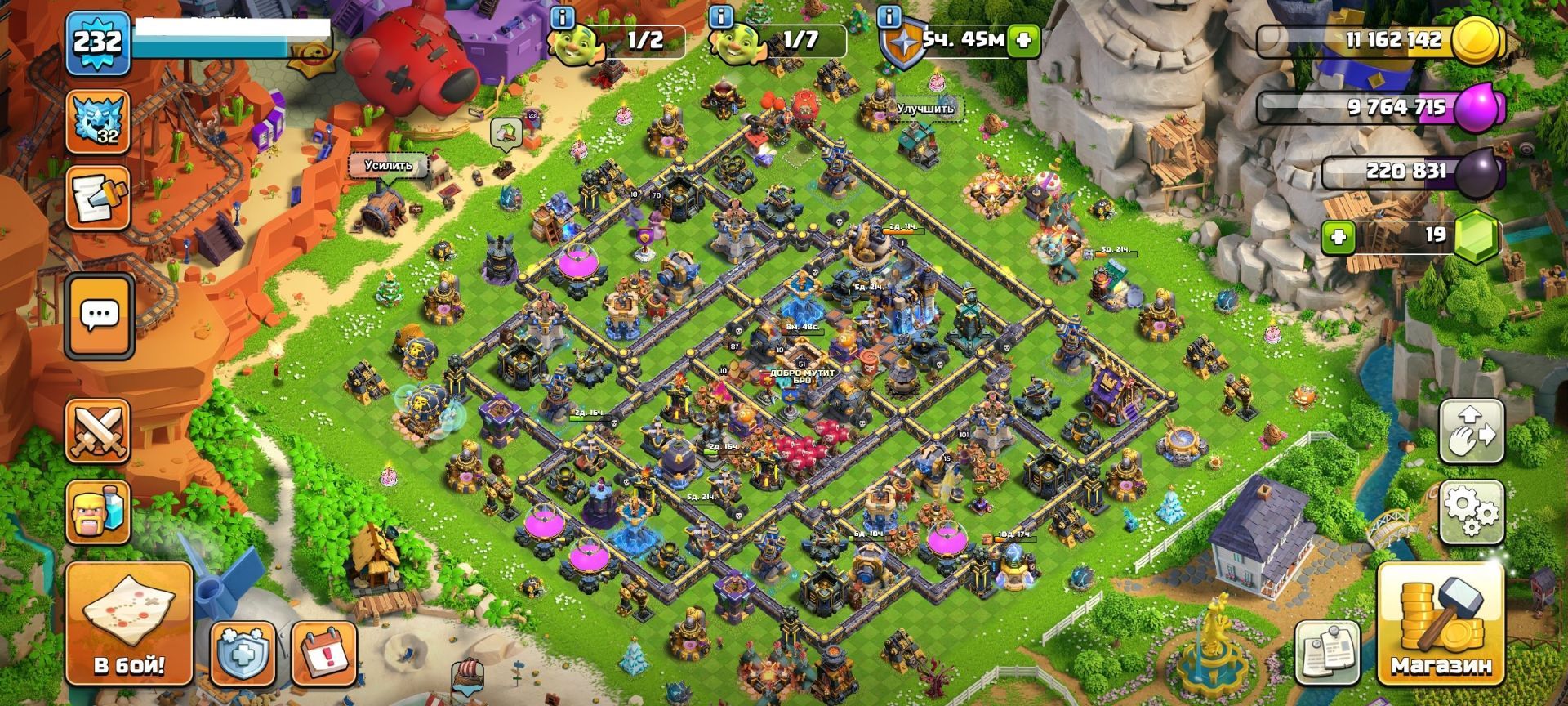This screenshot has height=706, width=1568.
Task: Open the player level 232 profile badge
Action: click(x=98, y=42)
